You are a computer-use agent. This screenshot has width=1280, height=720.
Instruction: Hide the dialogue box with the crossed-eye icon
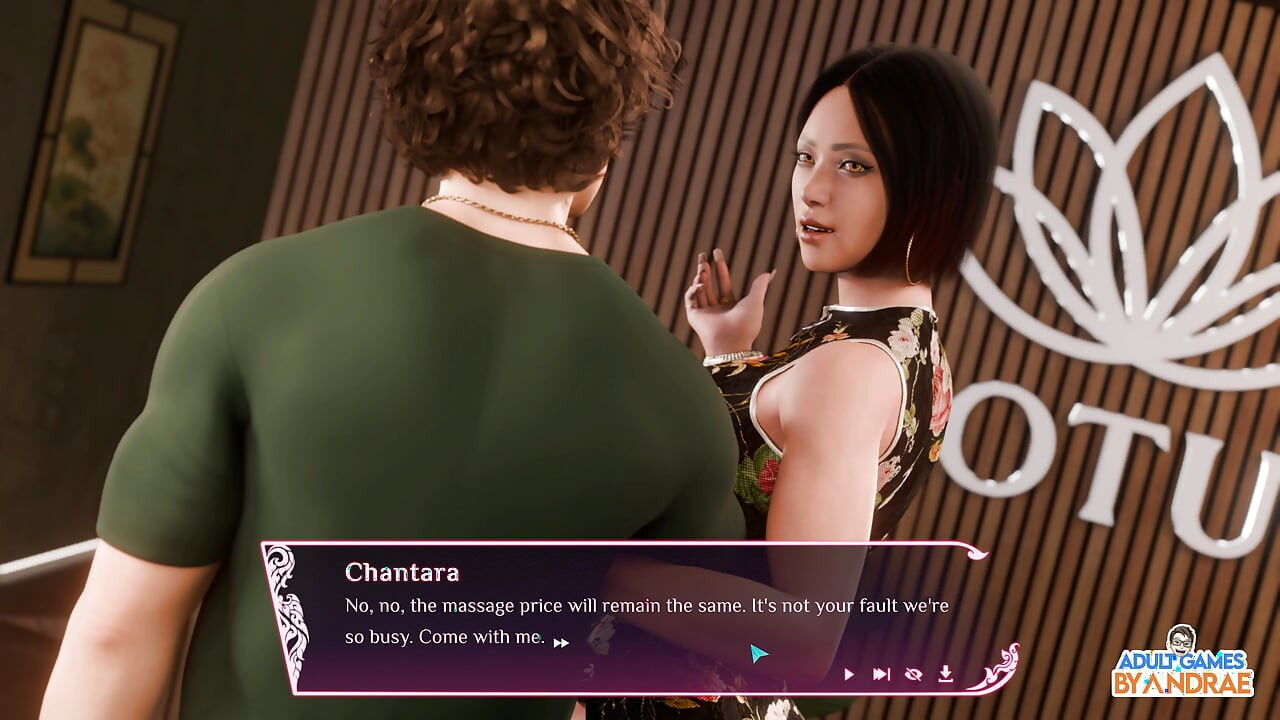coord(913,675)
